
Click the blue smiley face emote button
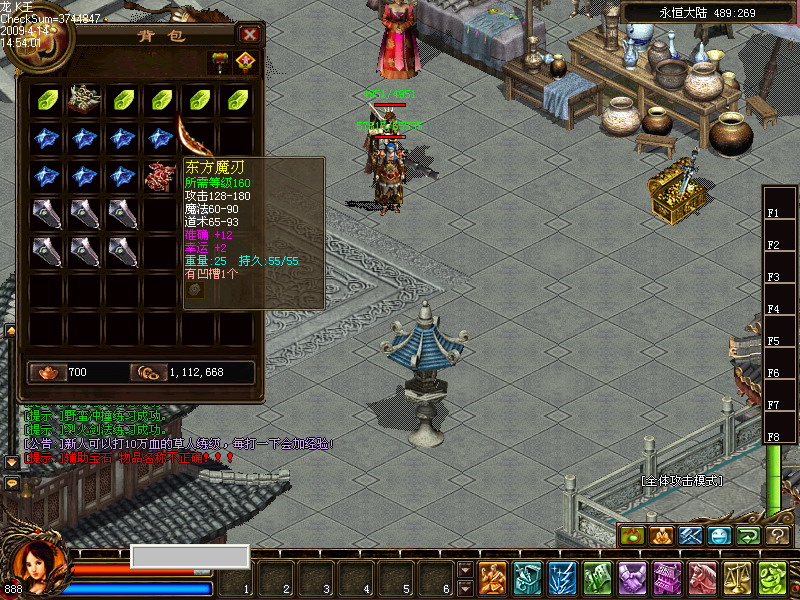(x=720, y=536)
